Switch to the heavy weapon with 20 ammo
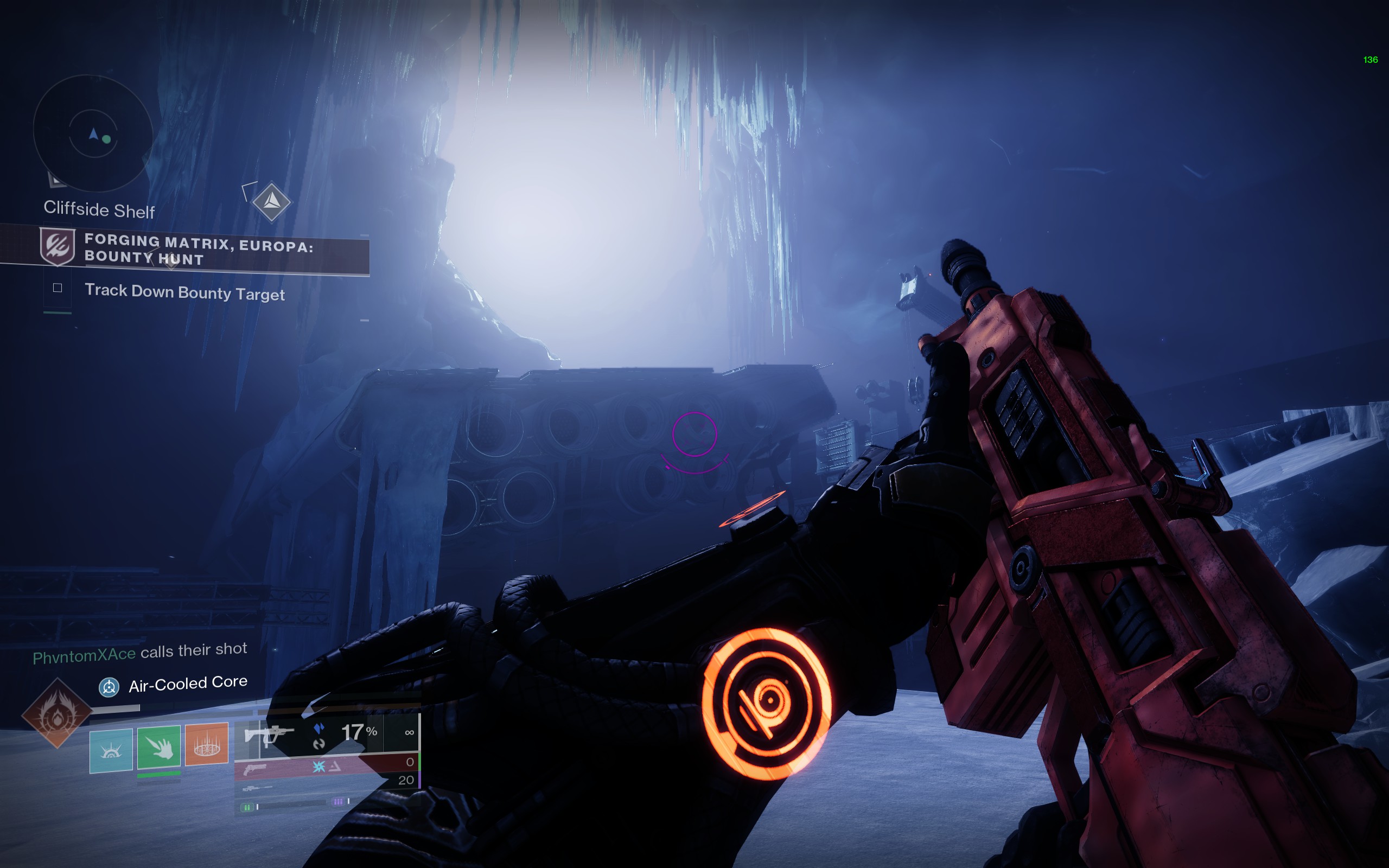The height and width of the screenshot is (868, 1389). 327,782
